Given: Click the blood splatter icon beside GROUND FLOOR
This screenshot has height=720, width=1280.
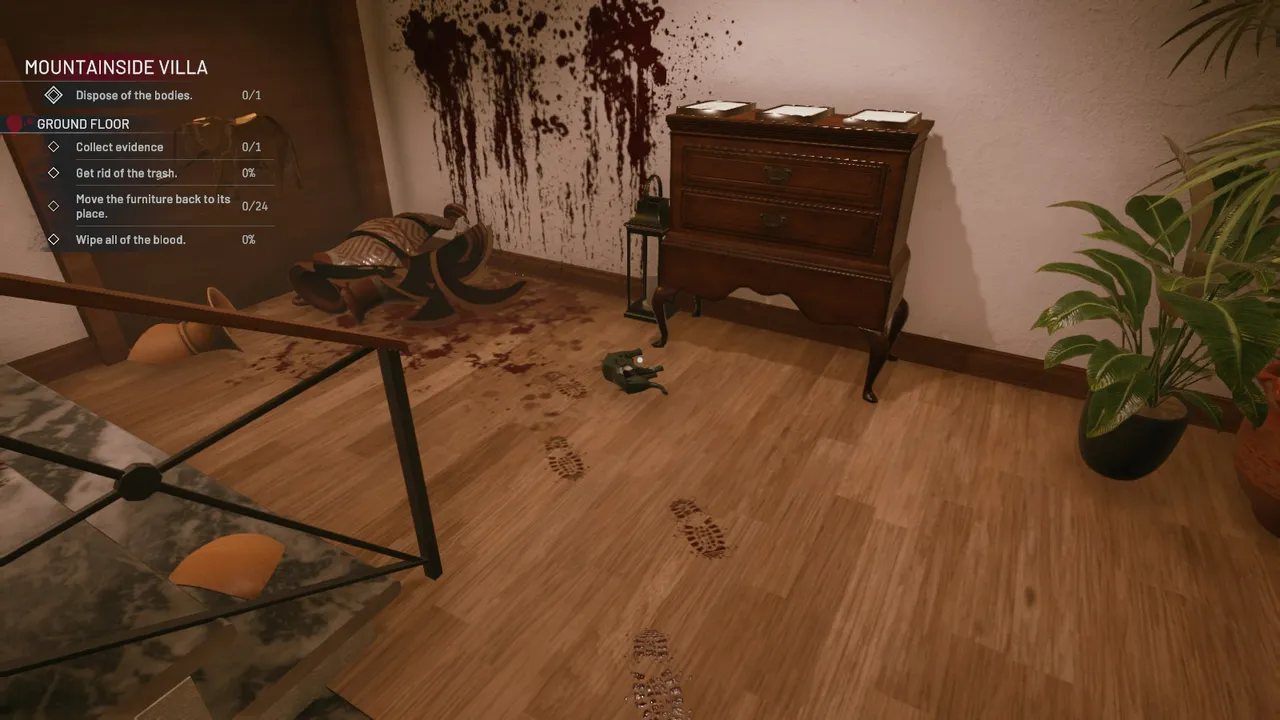Looking at the screenshot, I should (11, 123).
